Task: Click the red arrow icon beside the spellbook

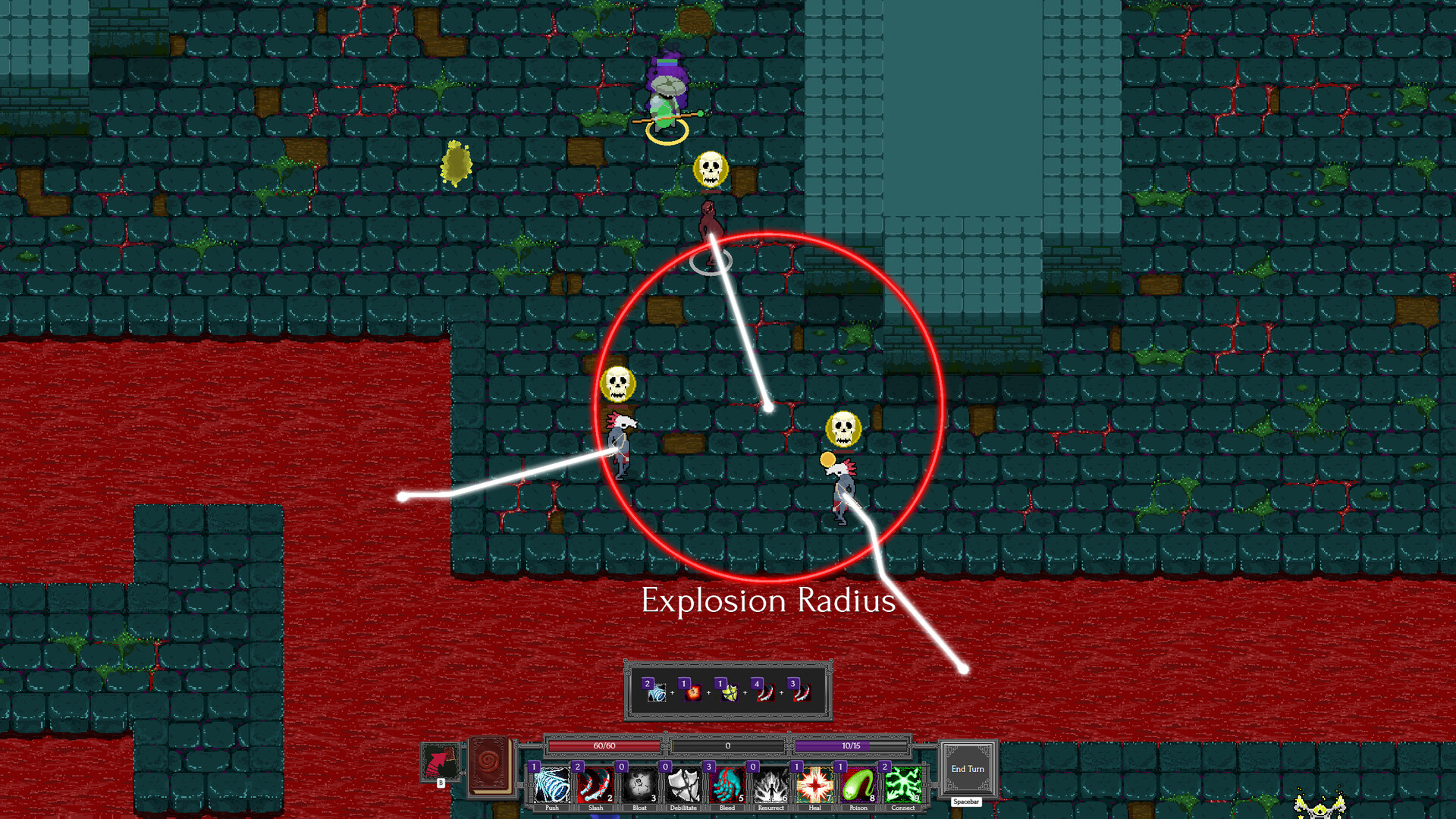Action: click(440, 763)
